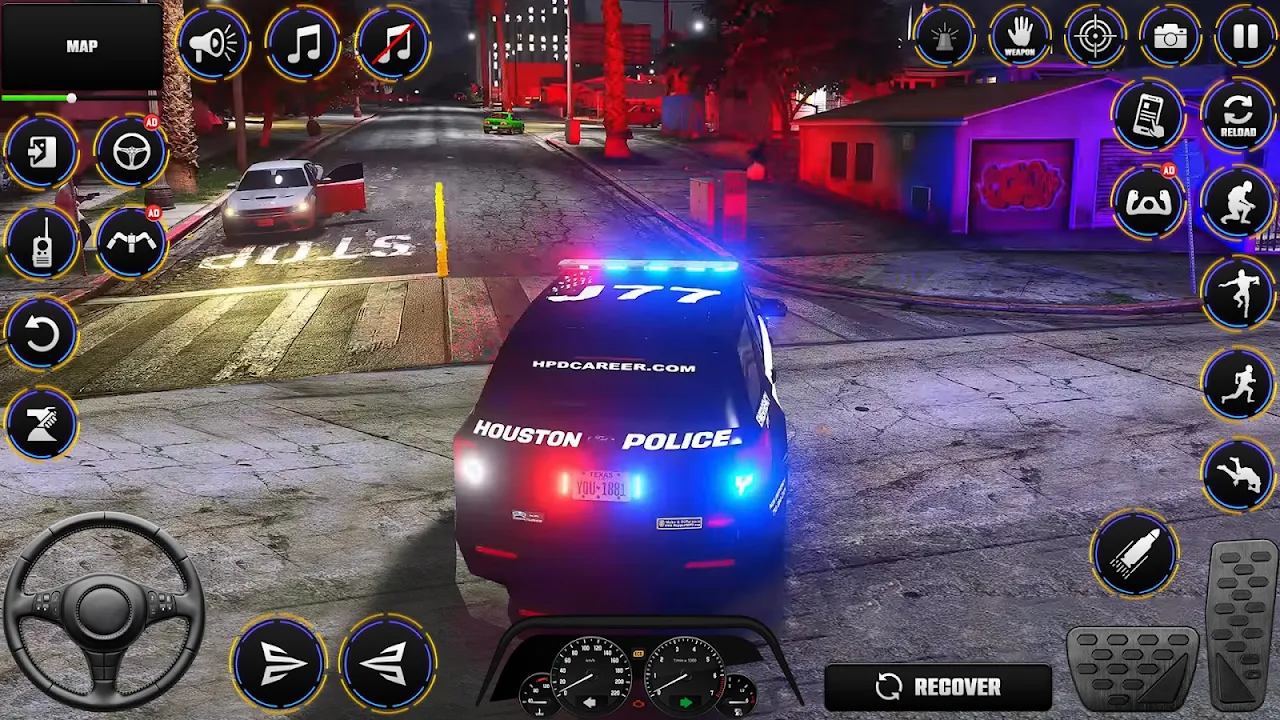Exit the vehicle using the door icon
This screenshot has height=720, width=1280.
pyautogui.click(x=41, y=152)
